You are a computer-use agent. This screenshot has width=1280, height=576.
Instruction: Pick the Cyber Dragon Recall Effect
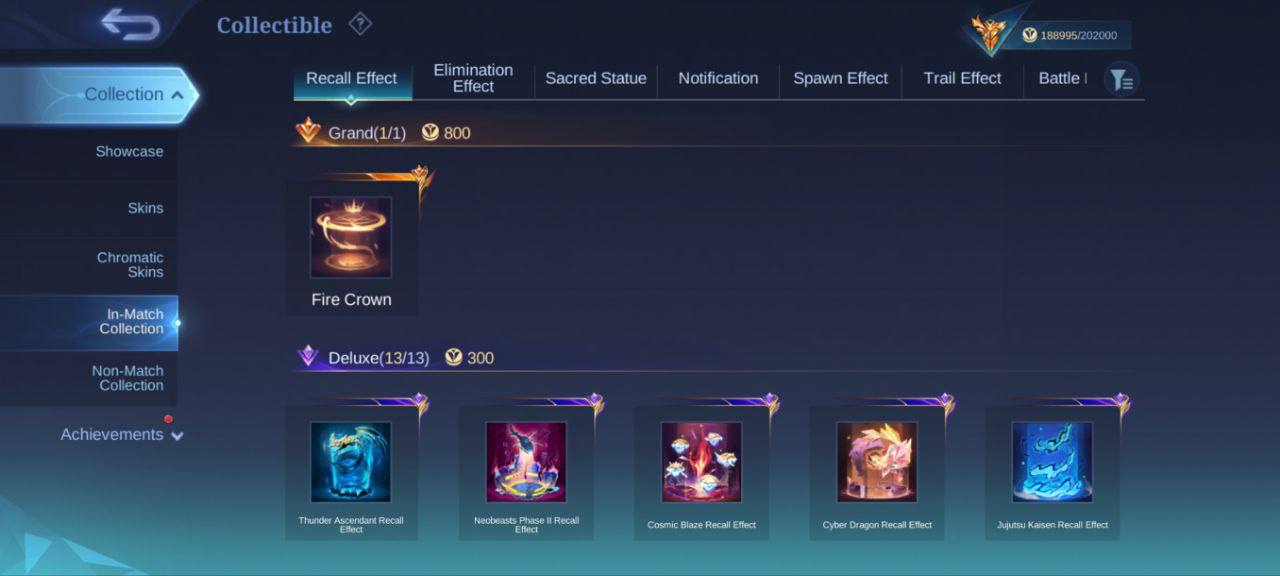click(x=877, y=470)
